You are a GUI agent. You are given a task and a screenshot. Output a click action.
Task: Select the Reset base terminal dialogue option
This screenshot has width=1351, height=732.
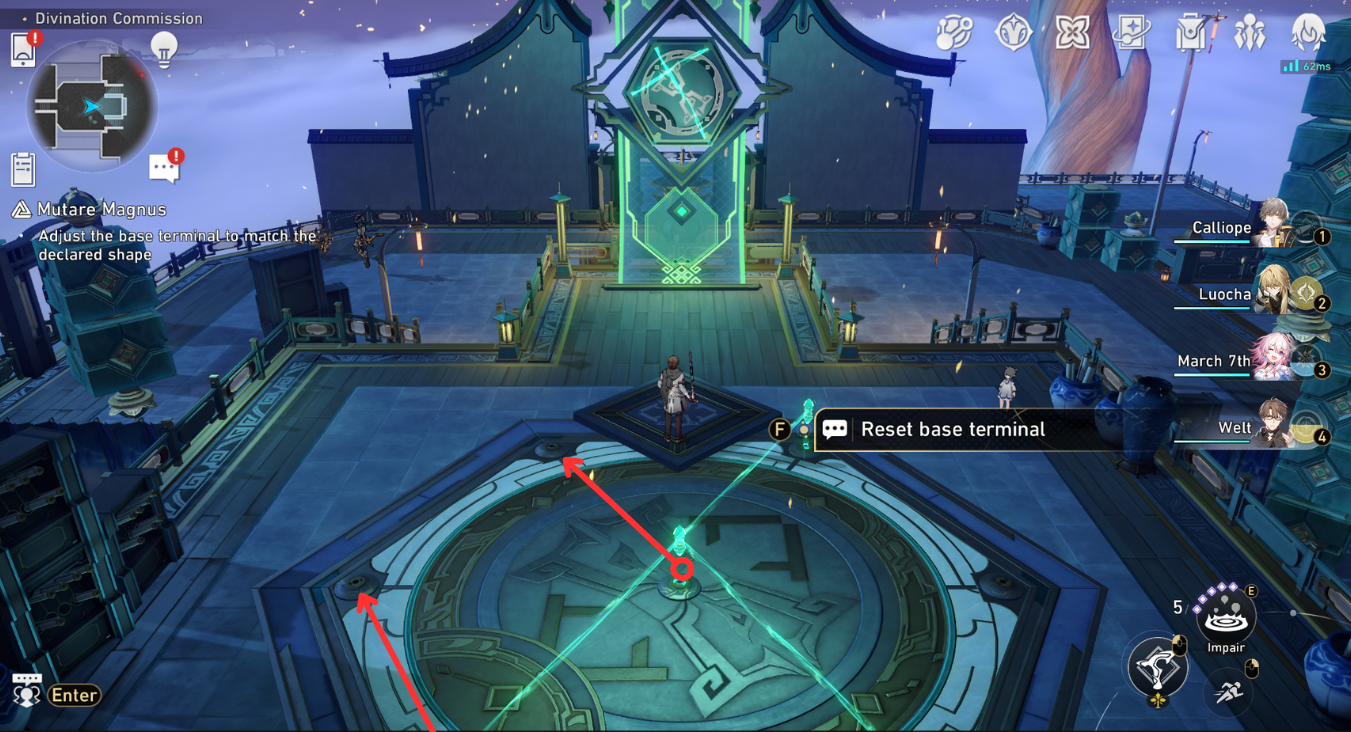[950, 429]
